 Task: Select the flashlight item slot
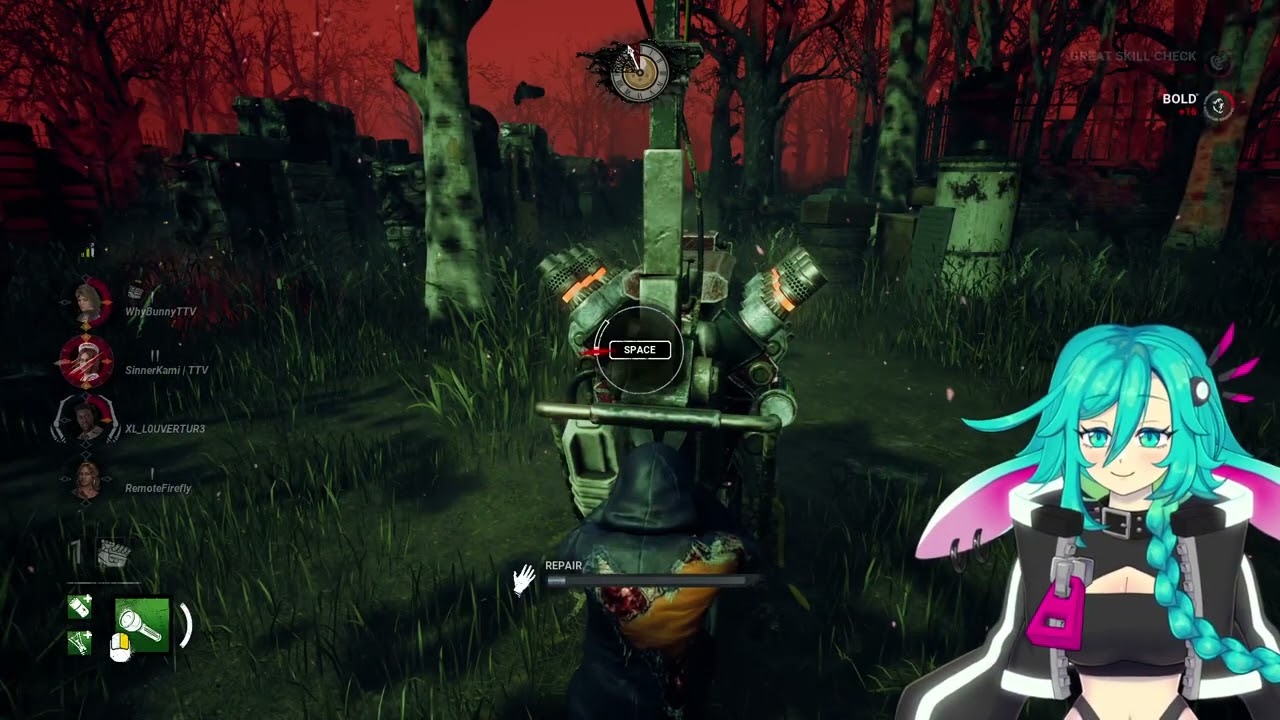coord(142,625)
